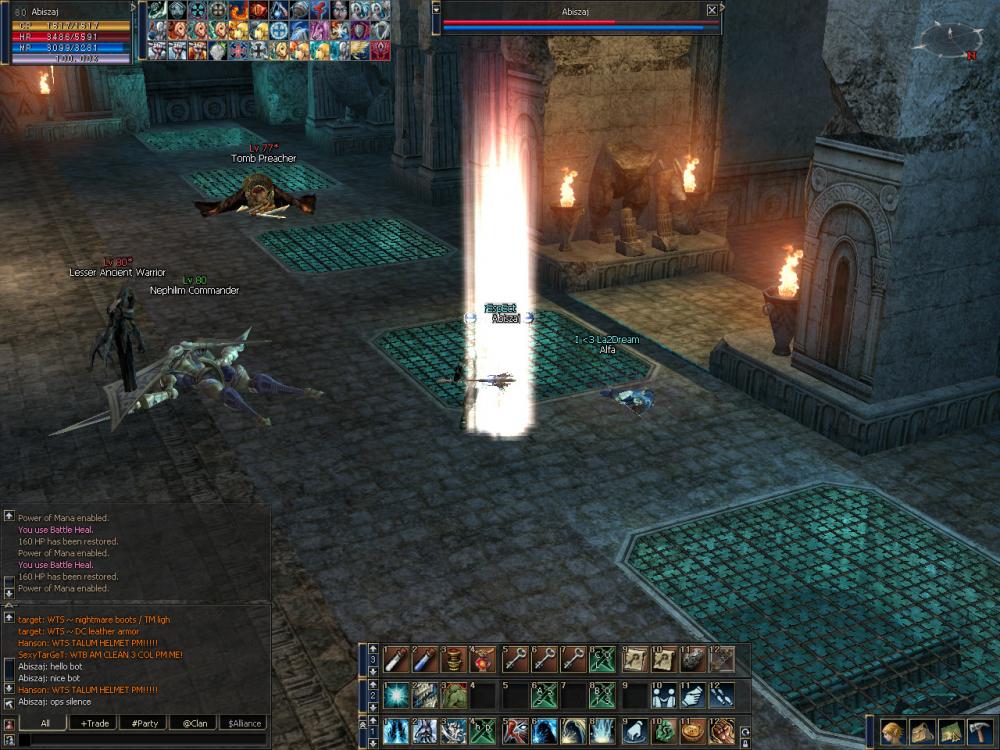Image resolution: width=1000 pixels, height=750 pixels.
Task: Activate the footprints action icon
Action: point(721,695)
